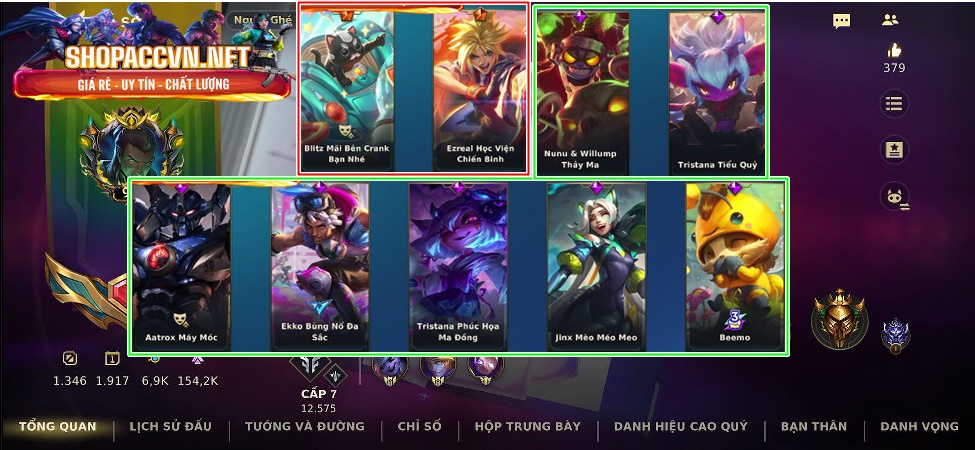Switch to the Tổng Quan tab

click(x=57, y=427)
